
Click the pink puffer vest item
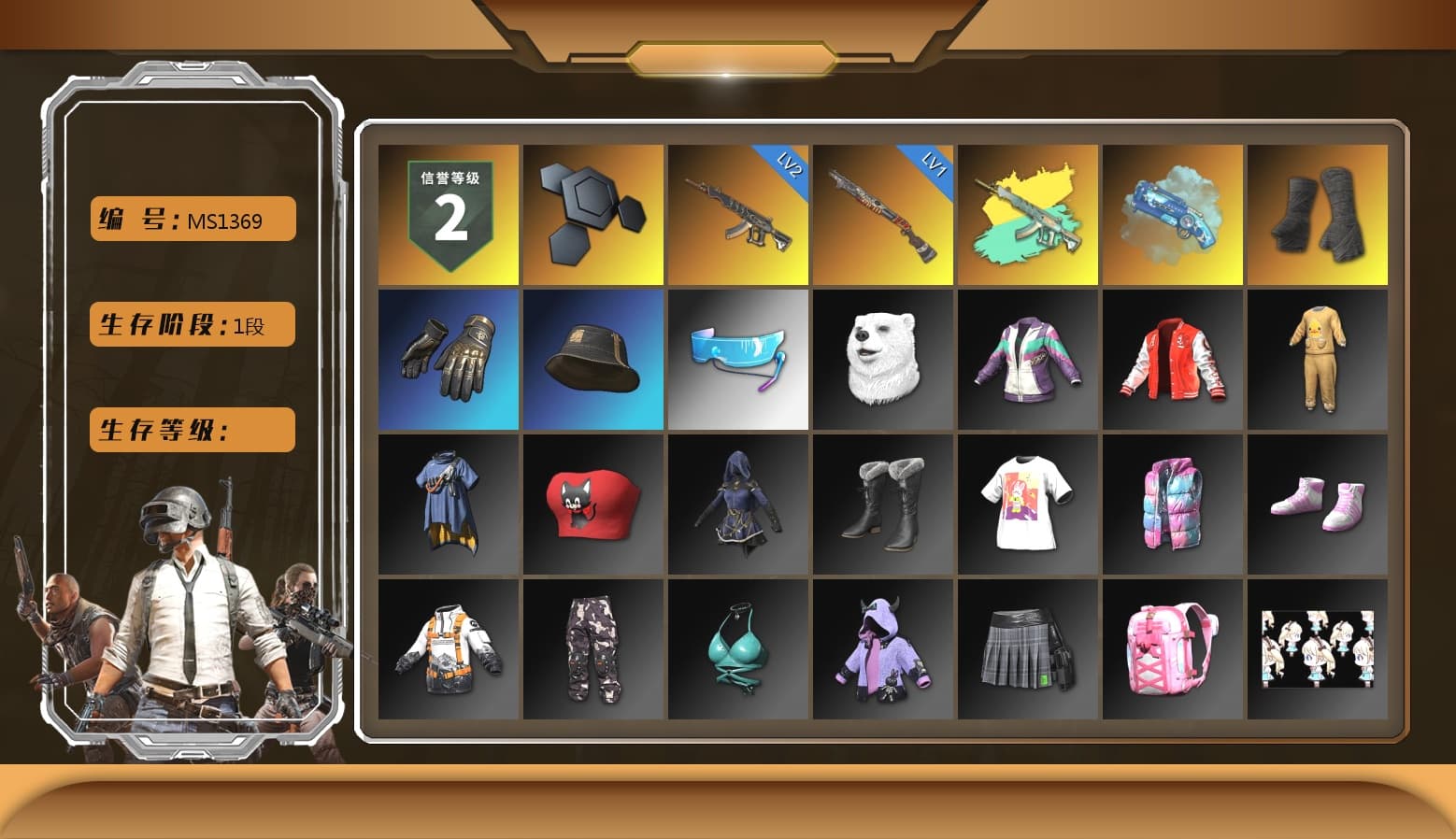pos(1174,504)
